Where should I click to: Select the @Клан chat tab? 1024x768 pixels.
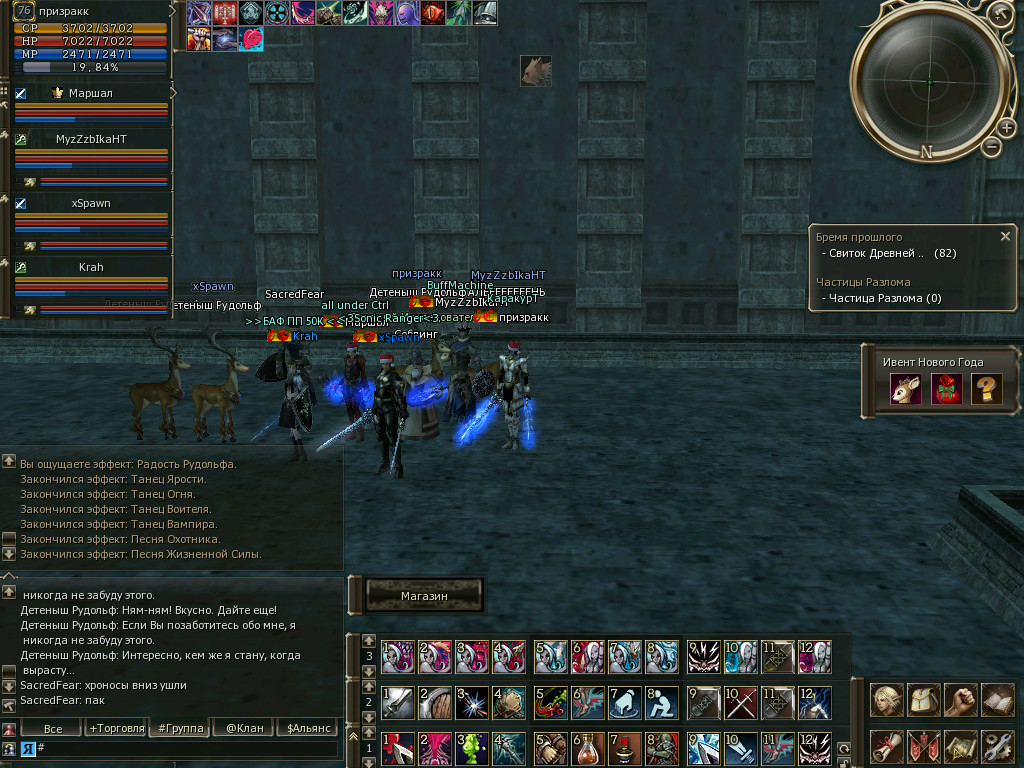tap(244, 728)
